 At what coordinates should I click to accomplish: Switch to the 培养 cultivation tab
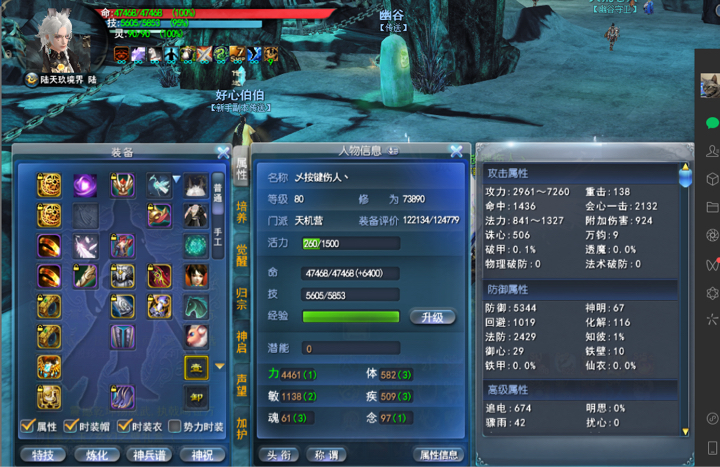241,211
